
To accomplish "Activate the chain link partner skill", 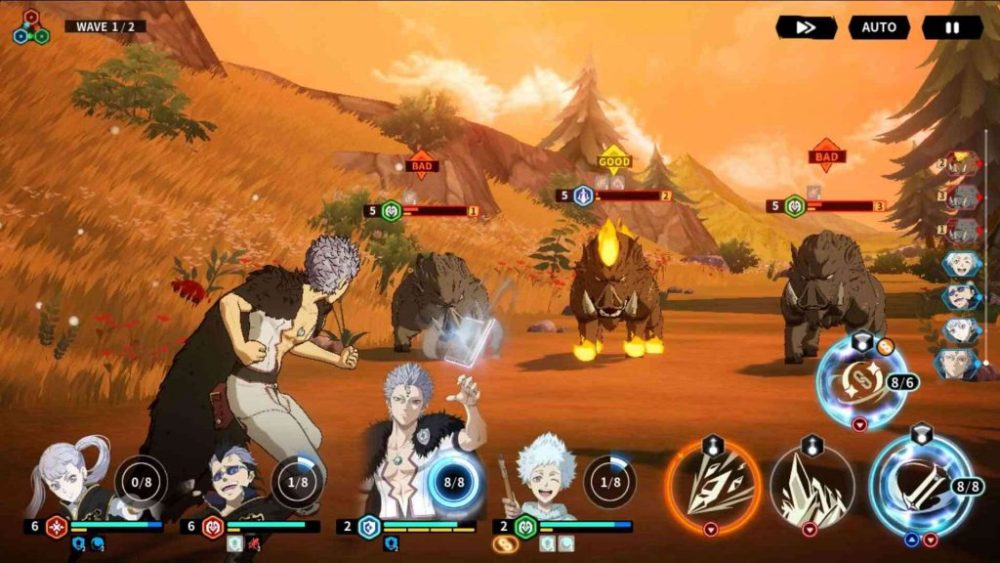I will 859,381.
